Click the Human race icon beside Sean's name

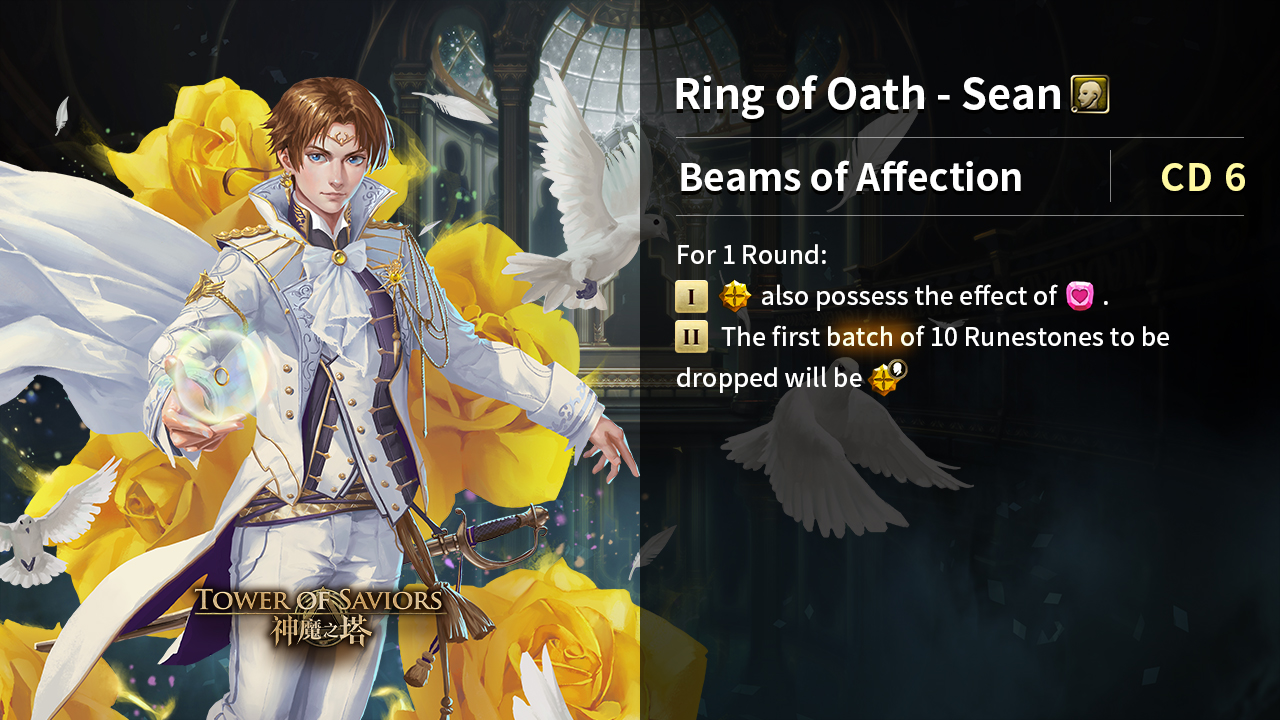pos(1090,95)
